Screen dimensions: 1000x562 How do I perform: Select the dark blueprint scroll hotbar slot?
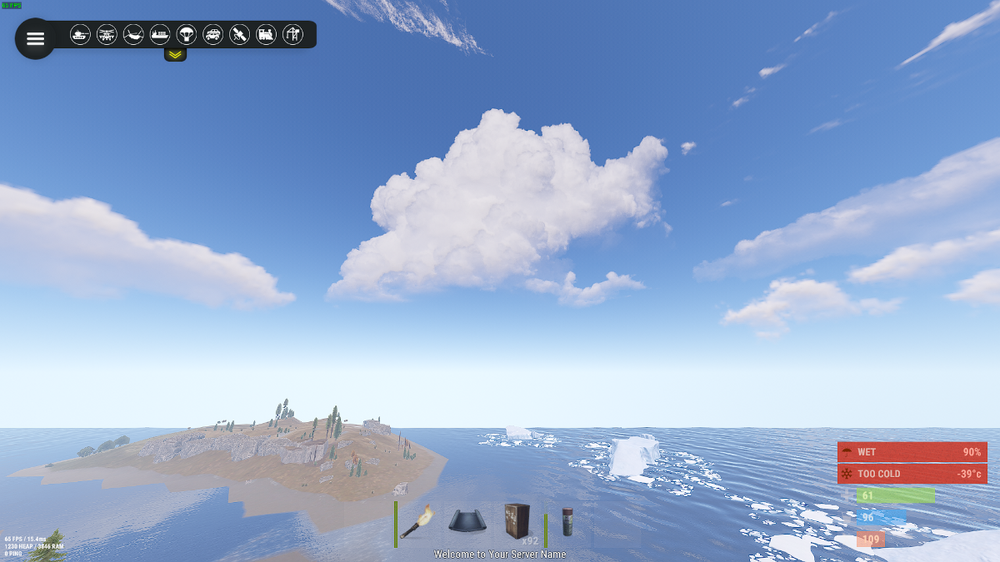[x=468, y=522]
